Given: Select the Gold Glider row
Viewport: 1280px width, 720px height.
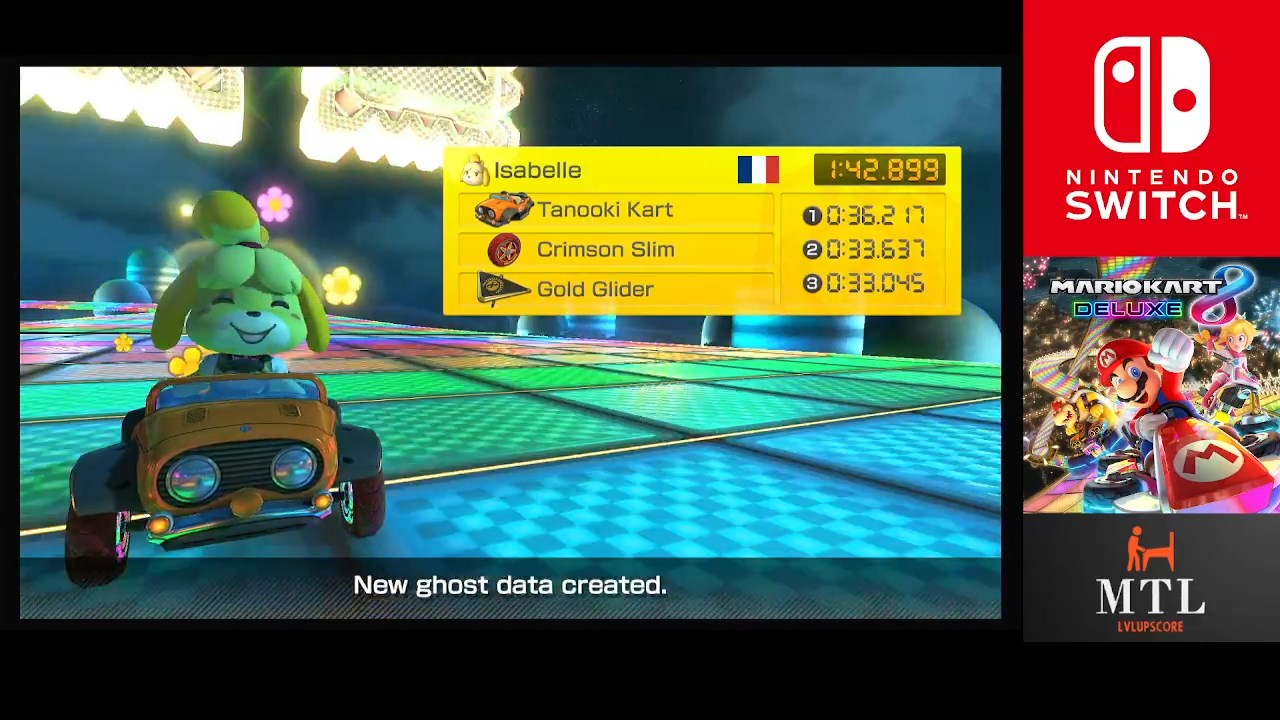Looking at the screenshot, I should (x=615, y=289).
